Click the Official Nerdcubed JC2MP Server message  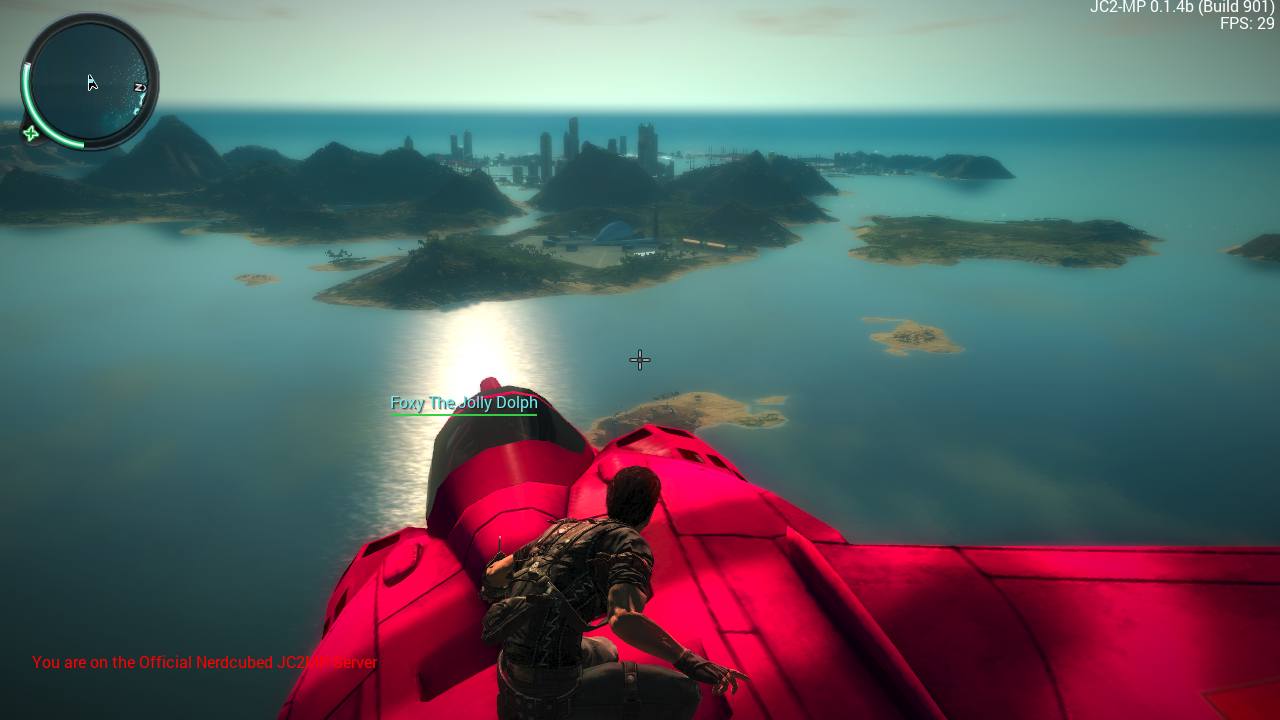point(204,662)
